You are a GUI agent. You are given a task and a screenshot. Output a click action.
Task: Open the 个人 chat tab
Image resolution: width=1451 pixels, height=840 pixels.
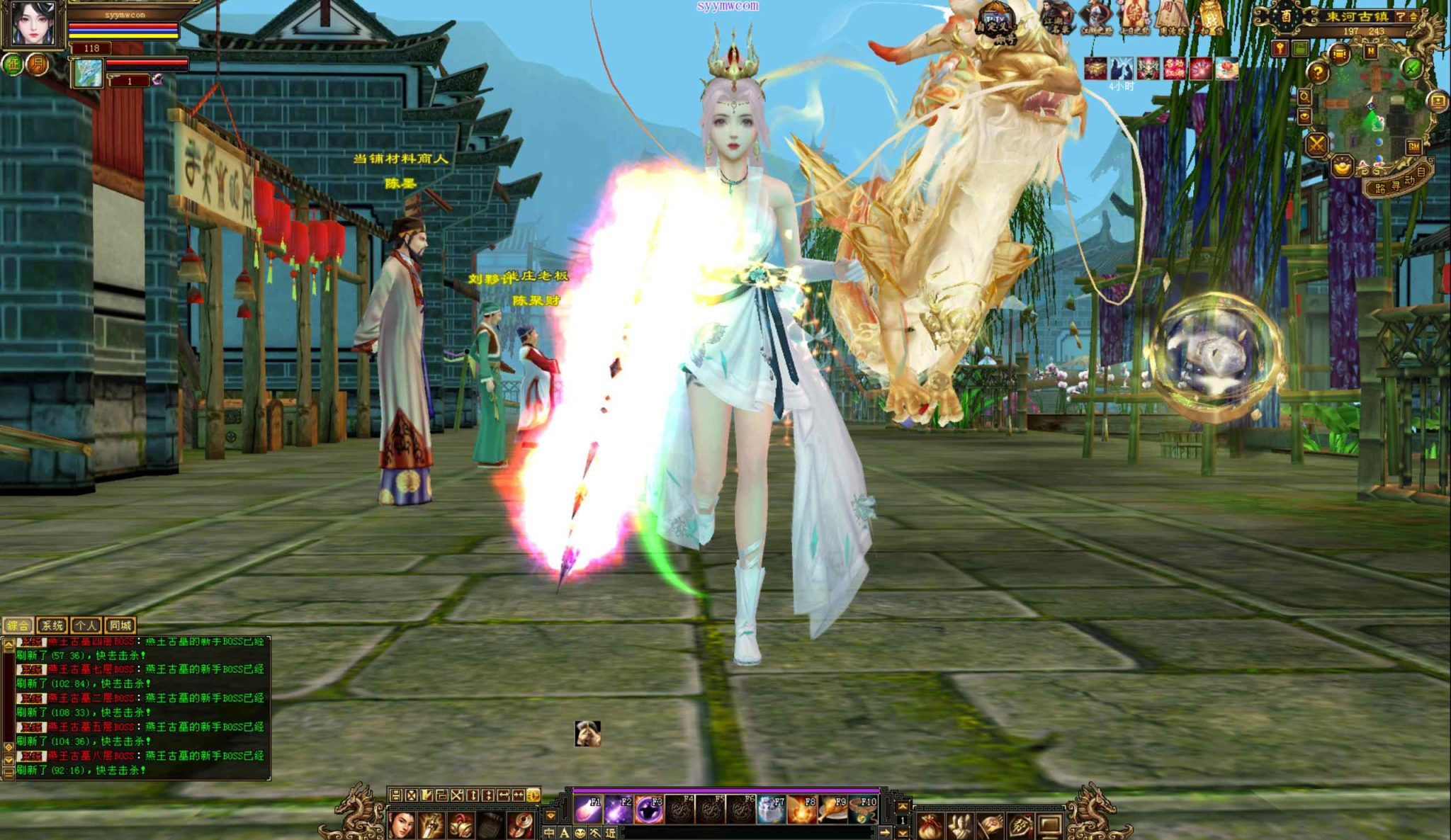click(x=86, y=625)
